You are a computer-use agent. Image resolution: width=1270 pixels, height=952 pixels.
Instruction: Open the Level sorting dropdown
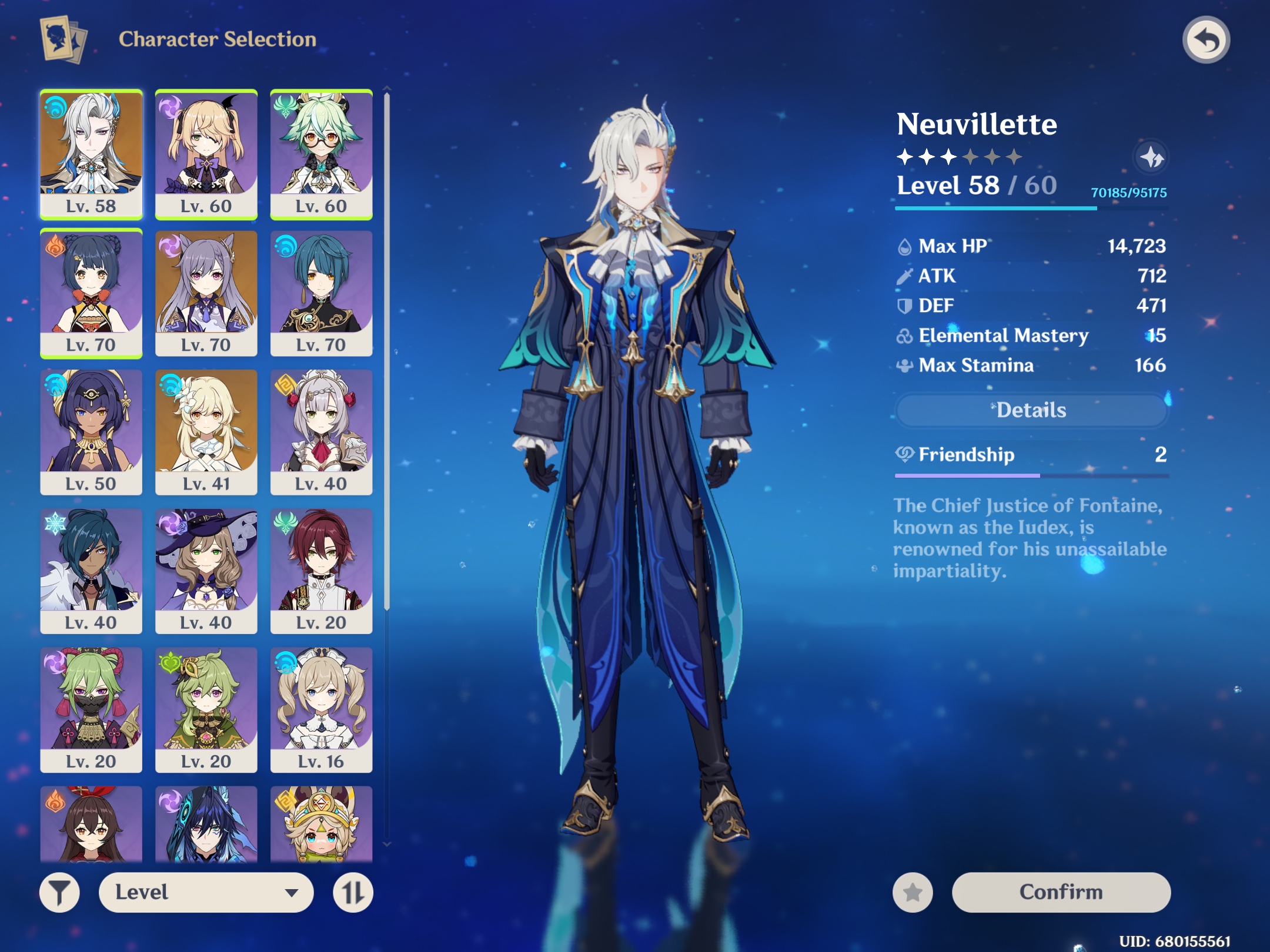(x=206, y=892)
